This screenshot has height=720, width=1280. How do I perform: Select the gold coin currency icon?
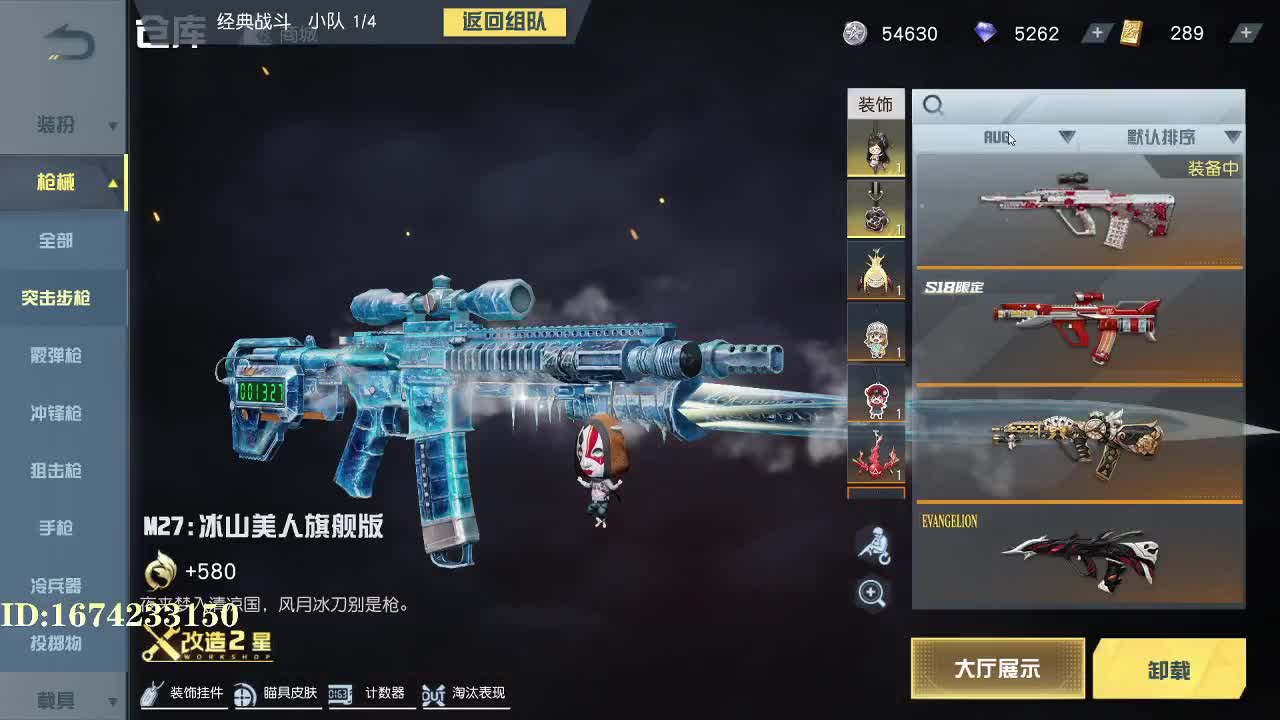[855, 33]
